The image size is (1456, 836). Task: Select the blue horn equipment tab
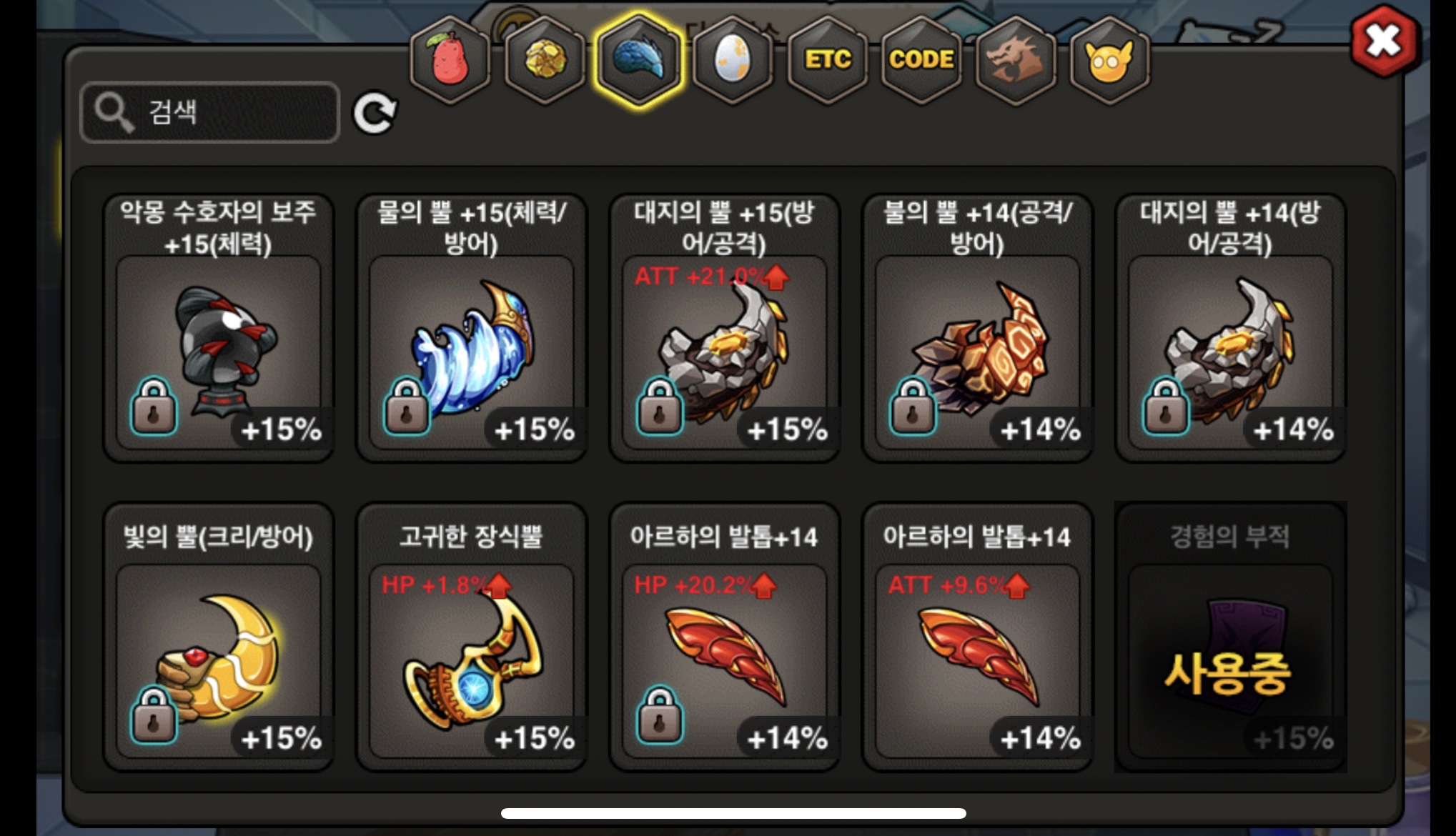(x=639, y=60)
